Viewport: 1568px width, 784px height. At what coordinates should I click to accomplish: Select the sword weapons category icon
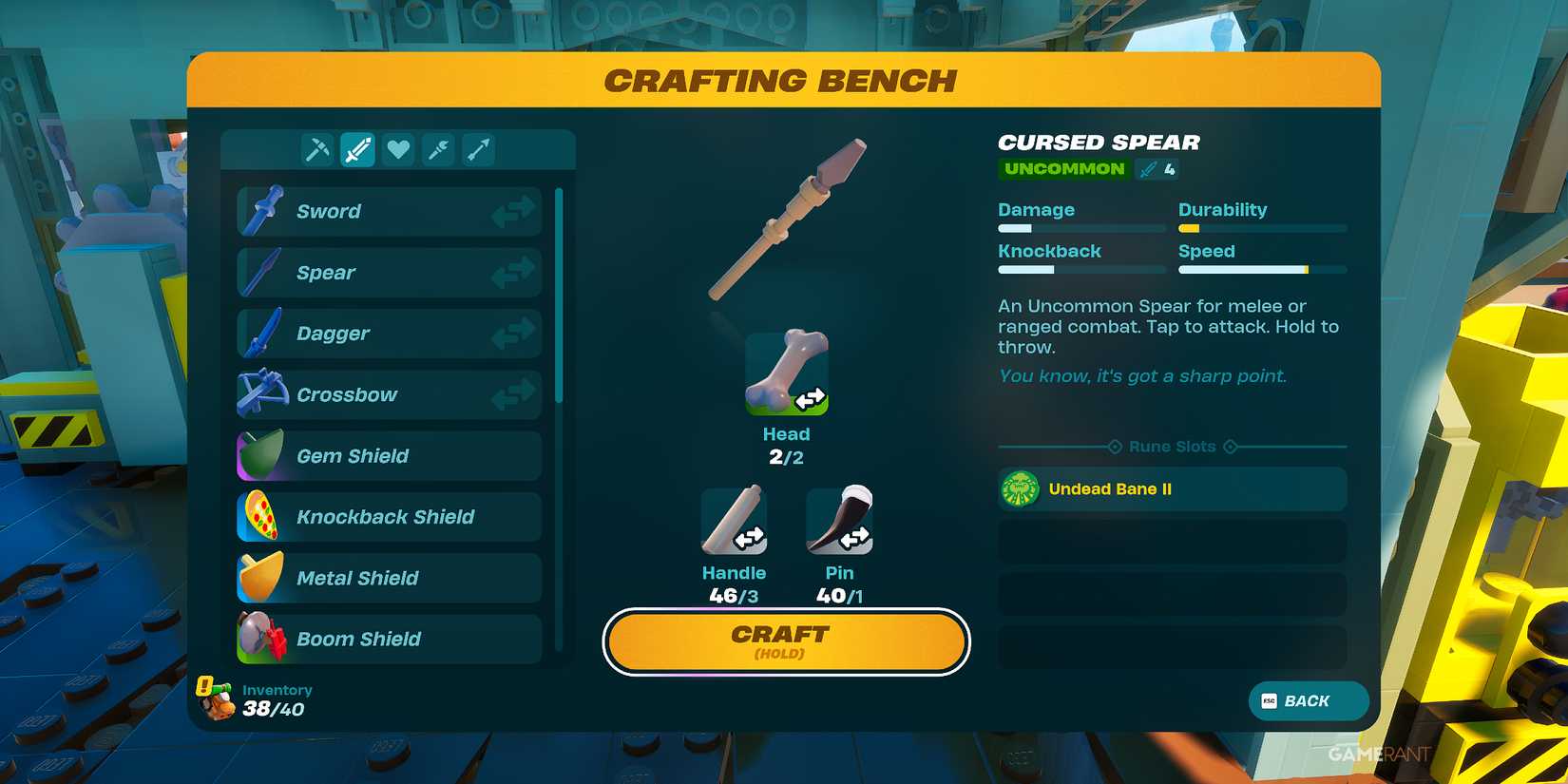coord(357,149)
